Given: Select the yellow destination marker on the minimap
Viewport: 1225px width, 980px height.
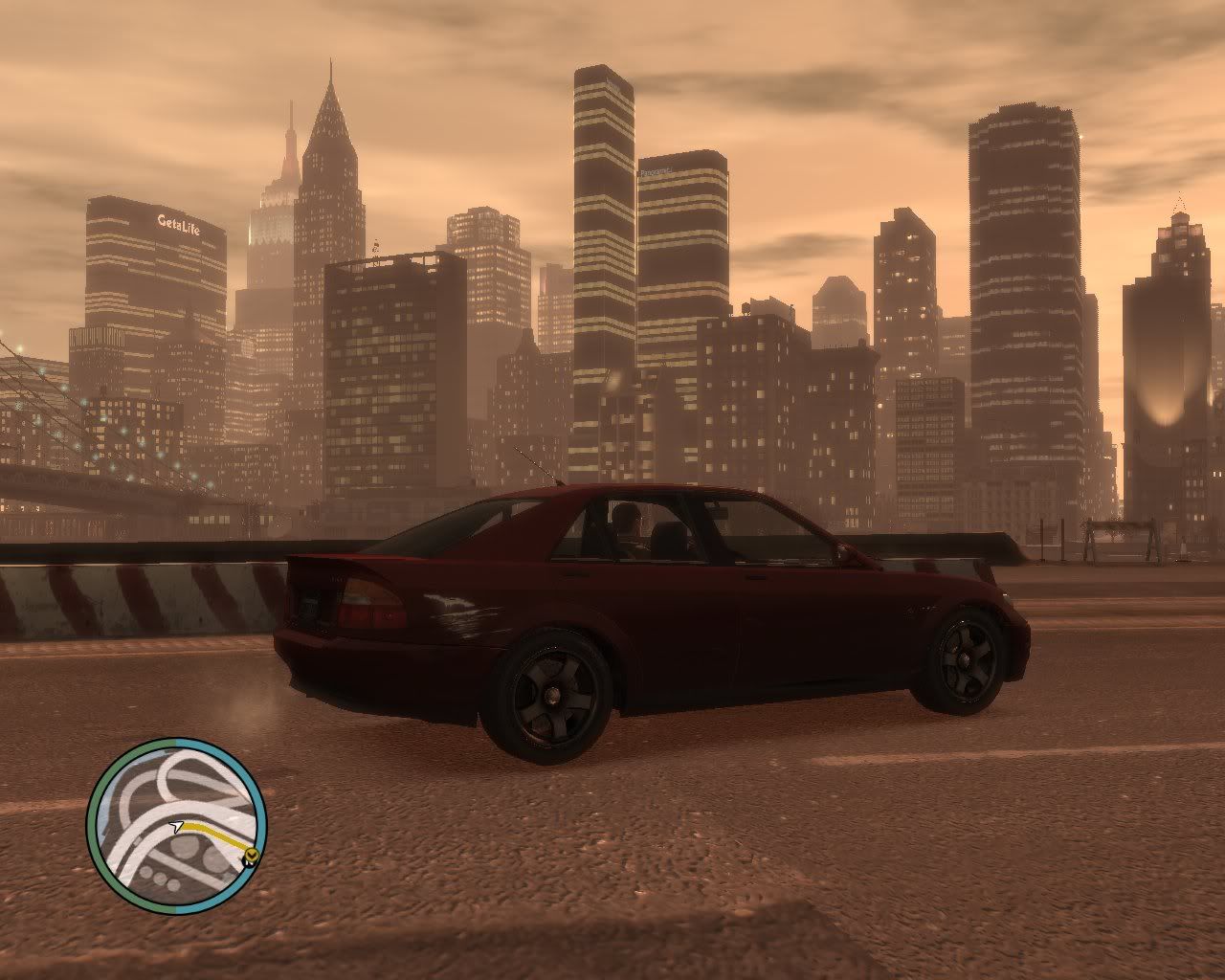Looking at the screenshot, I should click(251, 855).
